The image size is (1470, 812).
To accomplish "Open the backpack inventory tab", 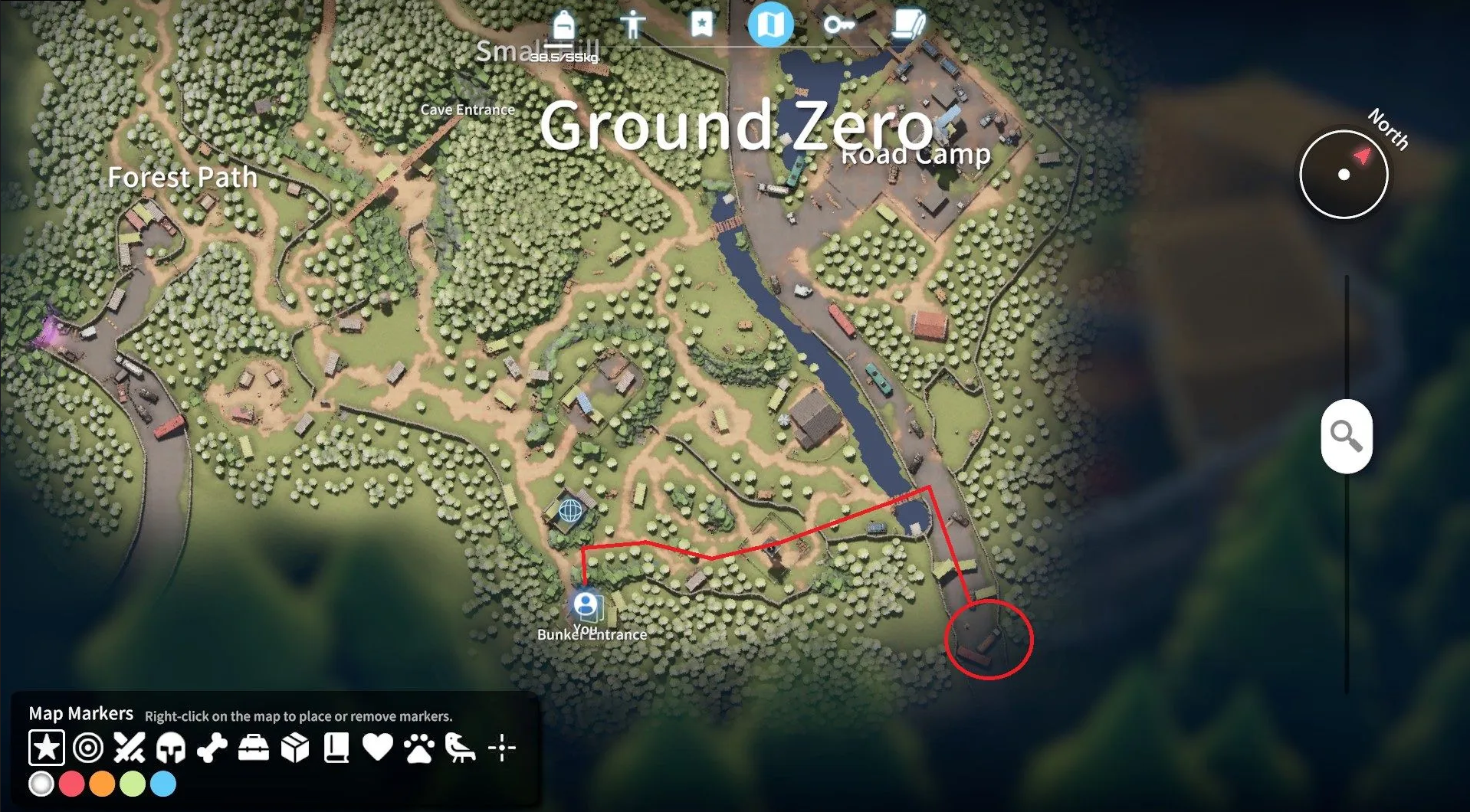I will pyautogui.click(x=563, y=25).
